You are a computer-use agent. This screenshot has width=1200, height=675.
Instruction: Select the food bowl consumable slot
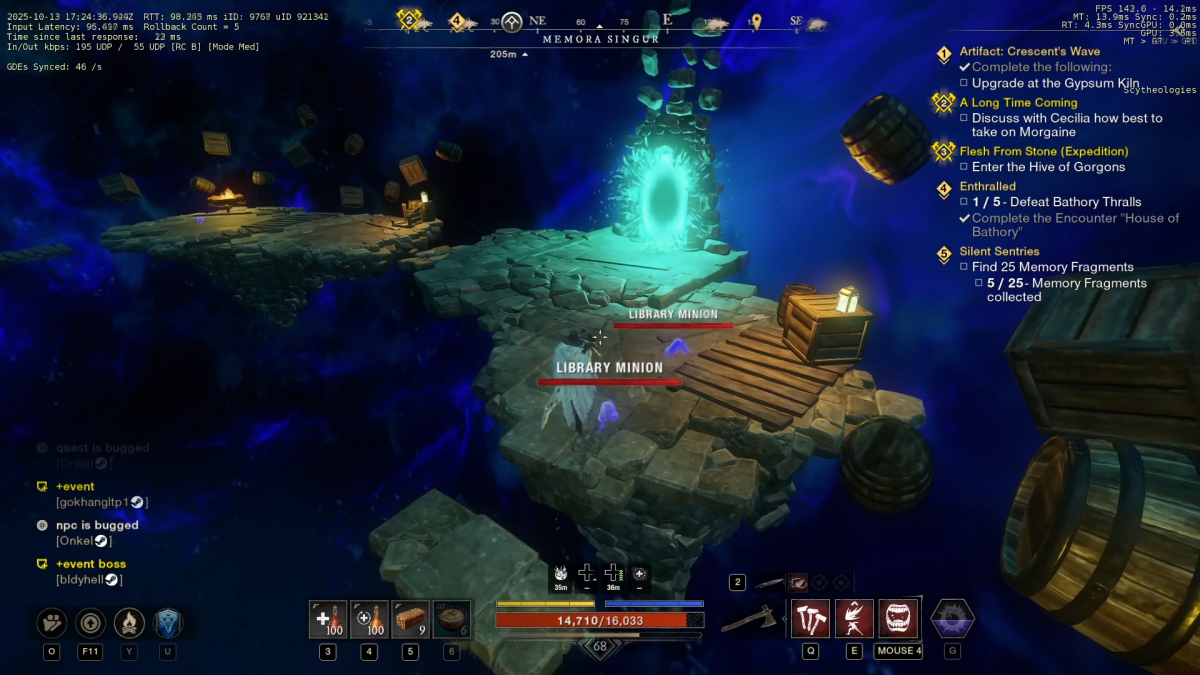pos(451,620)
